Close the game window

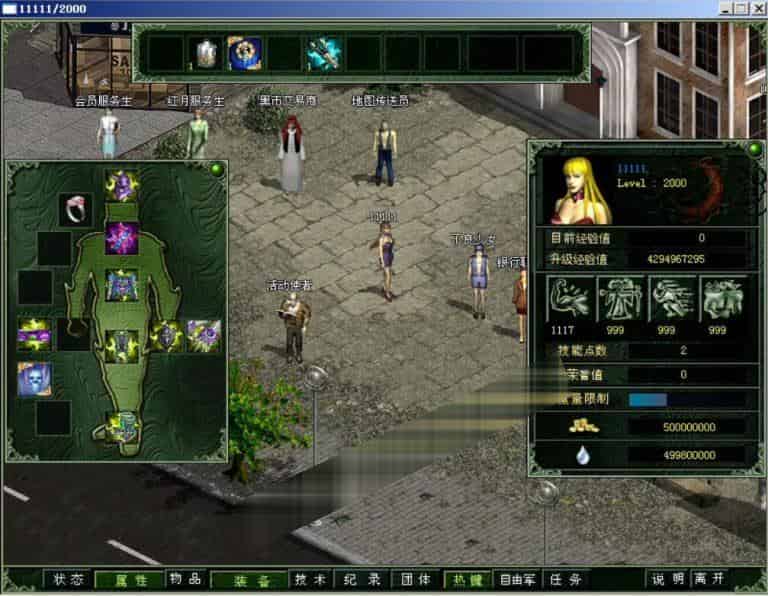point(758,9)
